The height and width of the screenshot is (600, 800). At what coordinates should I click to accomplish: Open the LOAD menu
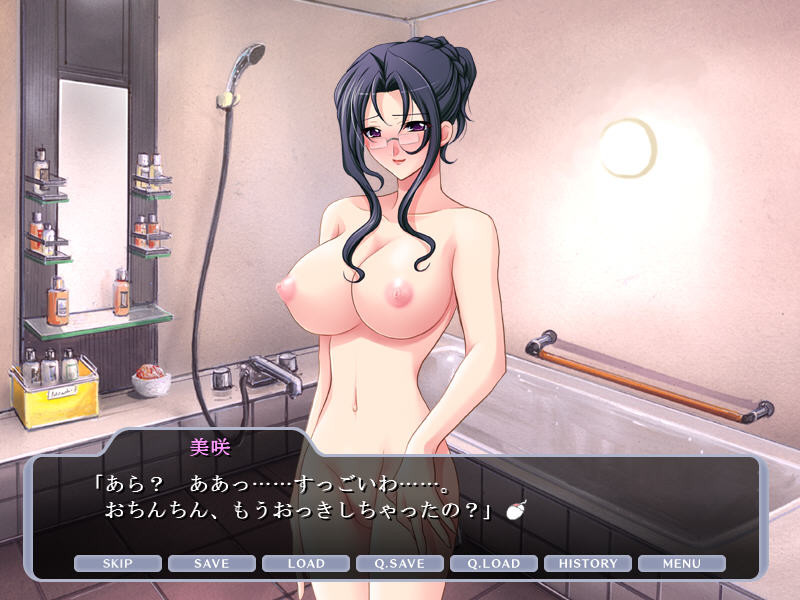coord(306,564)
